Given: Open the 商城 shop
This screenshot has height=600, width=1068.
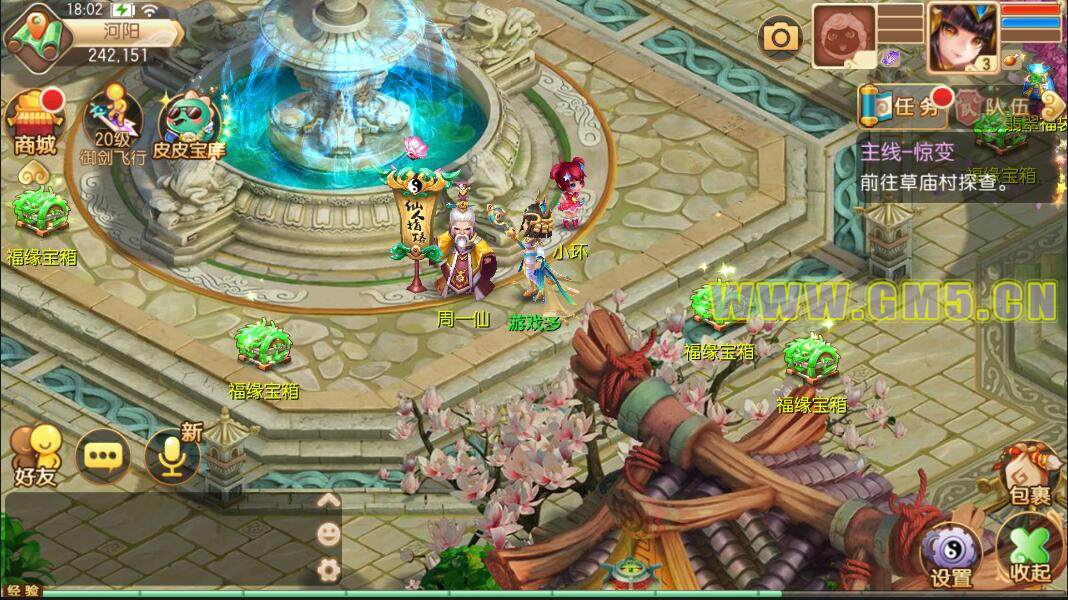Looking at the screenshot, I should (34, 124).
